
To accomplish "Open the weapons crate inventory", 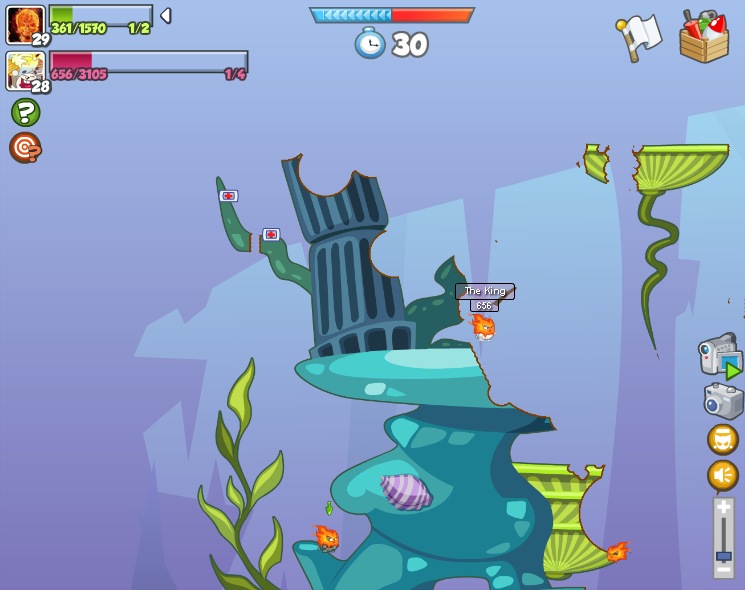I will 703,37.
